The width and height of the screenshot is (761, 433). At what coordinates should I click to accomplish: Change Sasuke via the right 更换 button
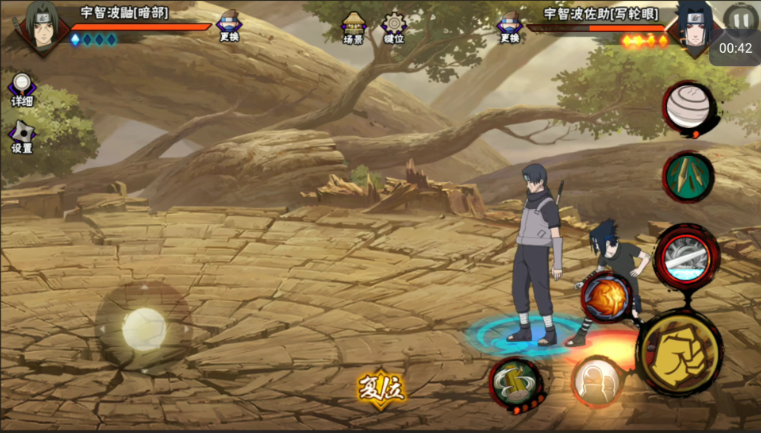(509, 26)
